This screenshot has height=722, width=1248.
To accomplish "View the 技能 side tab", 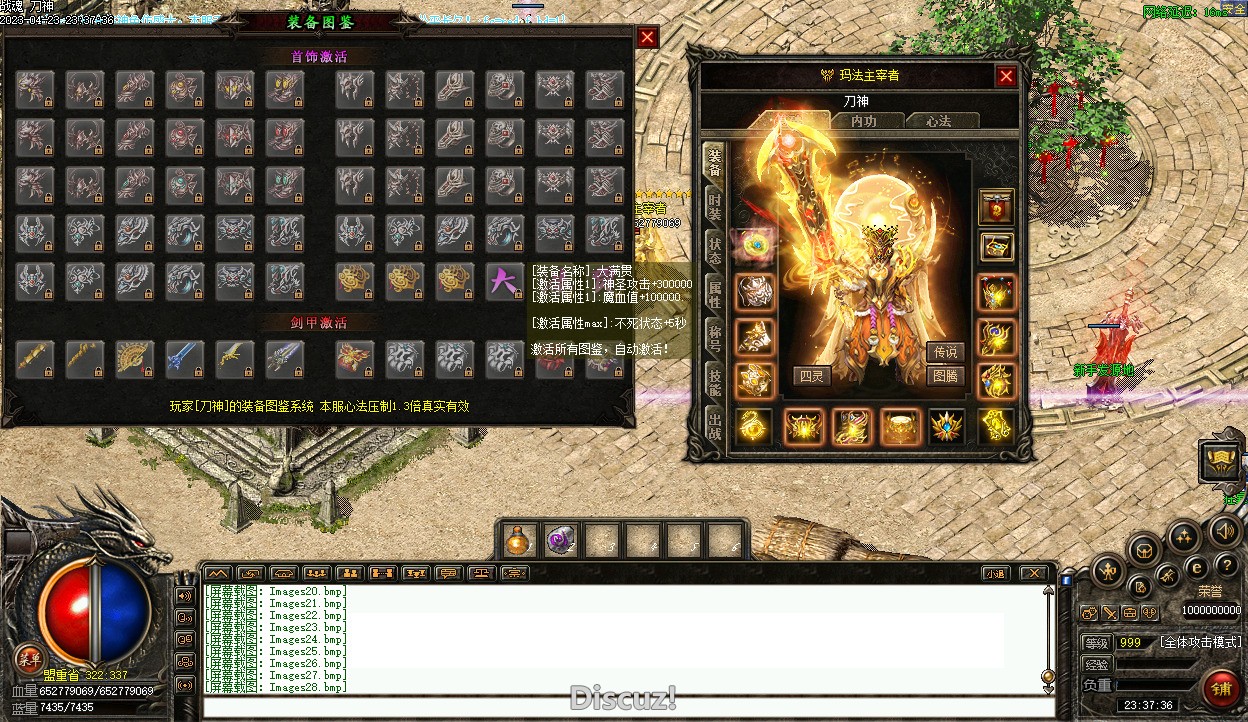I will click(x=715, y=382).
